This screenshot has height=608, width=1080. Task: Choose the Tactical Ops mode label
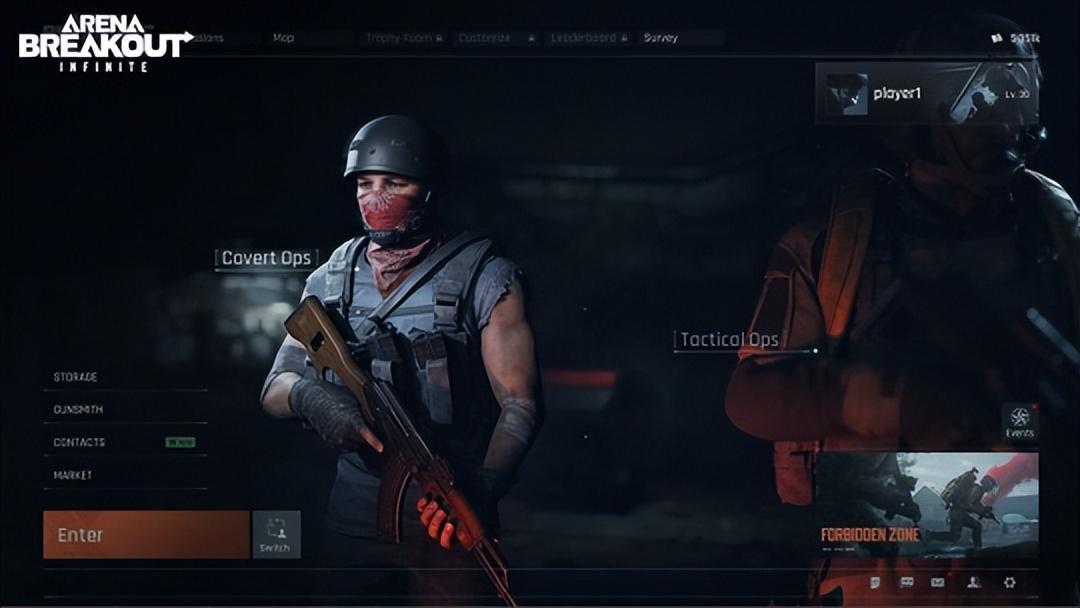pos(729,340)
